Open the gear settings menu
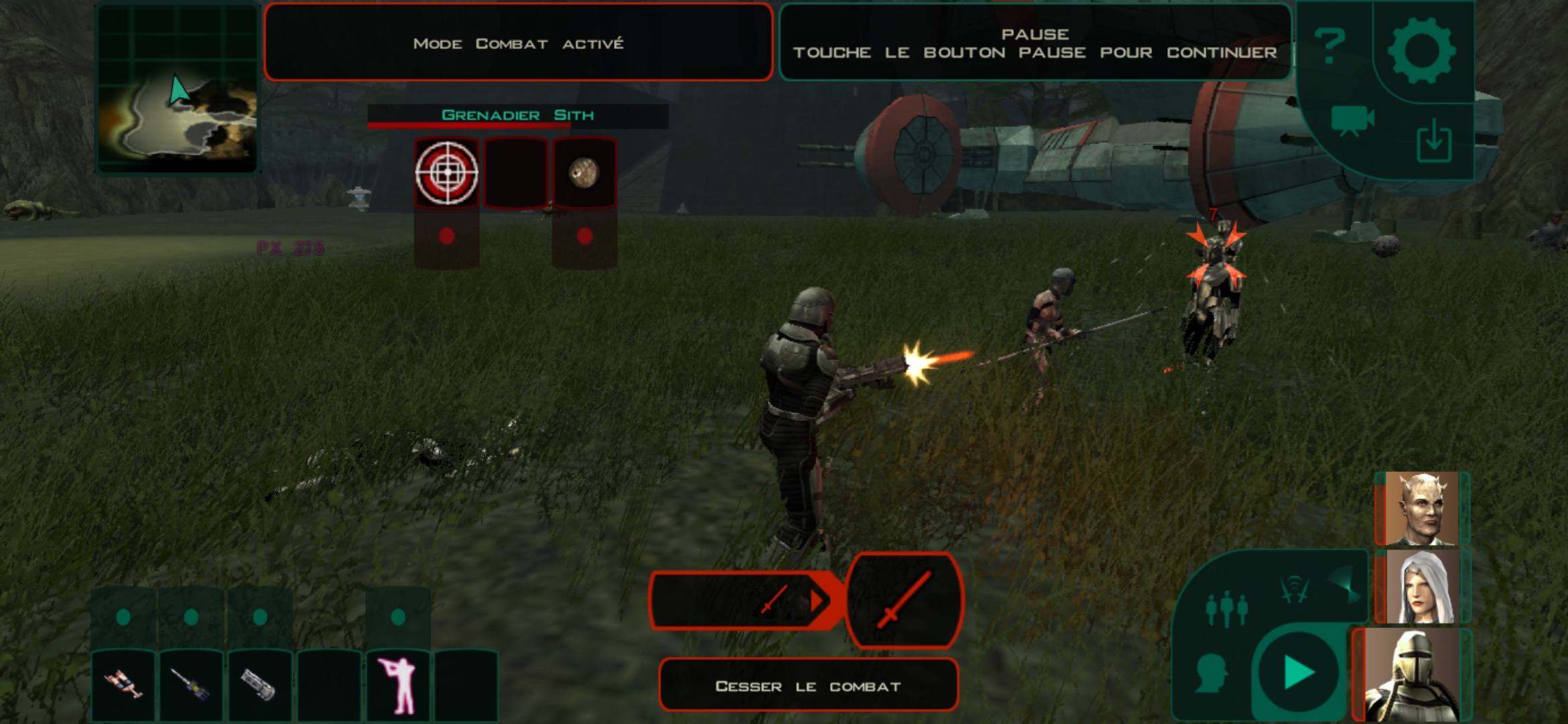This screenshot has height=724, width=1568. click(x=1421, y=50)
